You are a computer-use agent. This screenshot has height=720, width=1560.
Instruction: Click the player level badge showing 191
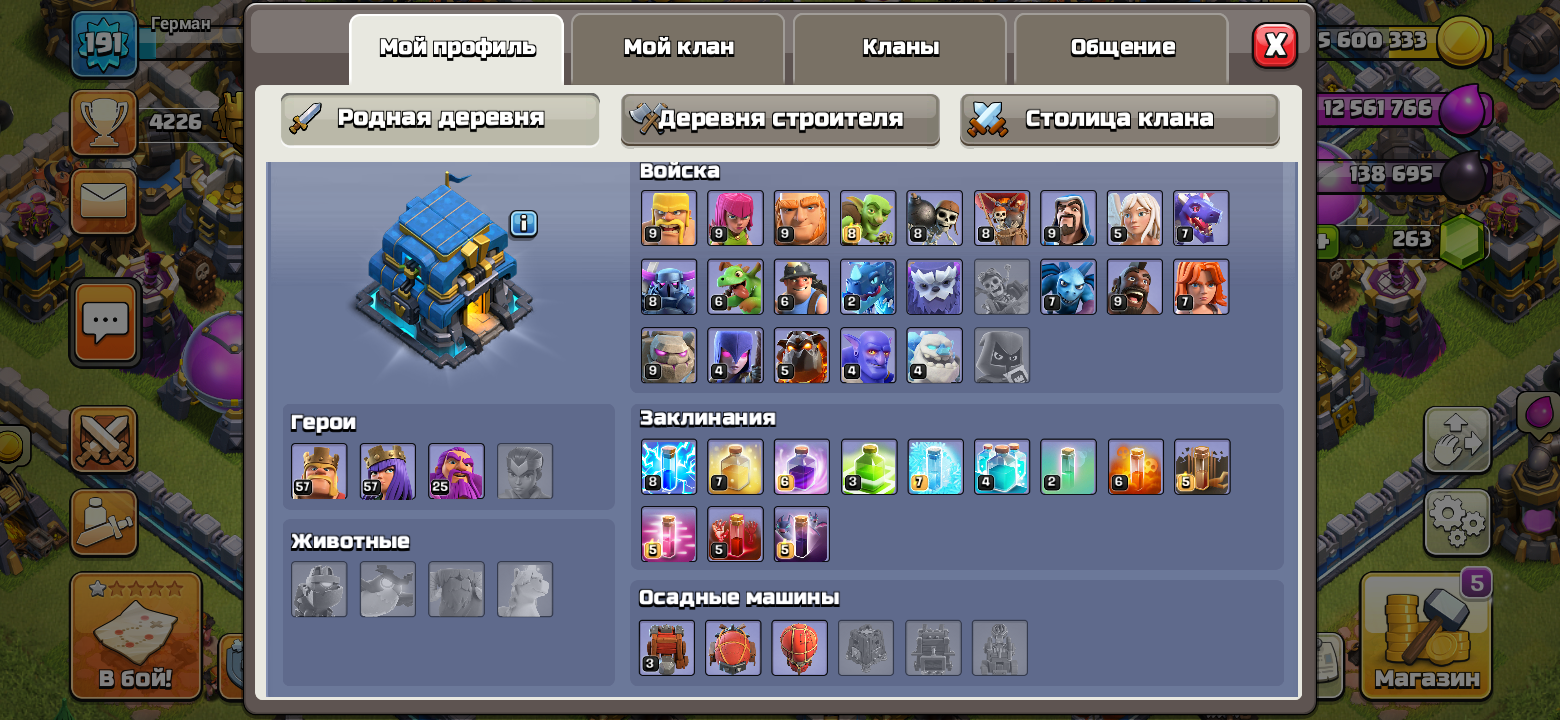point(106,45)
